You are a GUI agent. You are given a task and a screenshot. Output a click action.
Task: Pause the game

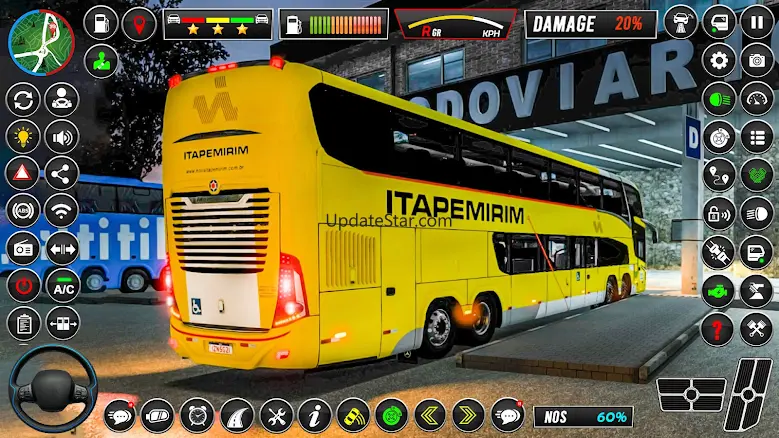[757, 23]
